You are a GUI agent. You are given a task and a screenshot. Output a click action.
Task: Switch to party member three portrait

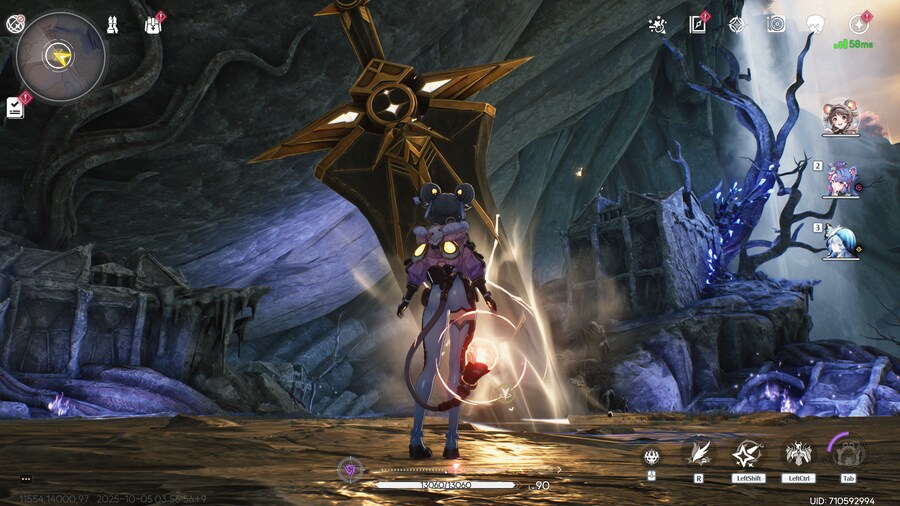[840, 242]
